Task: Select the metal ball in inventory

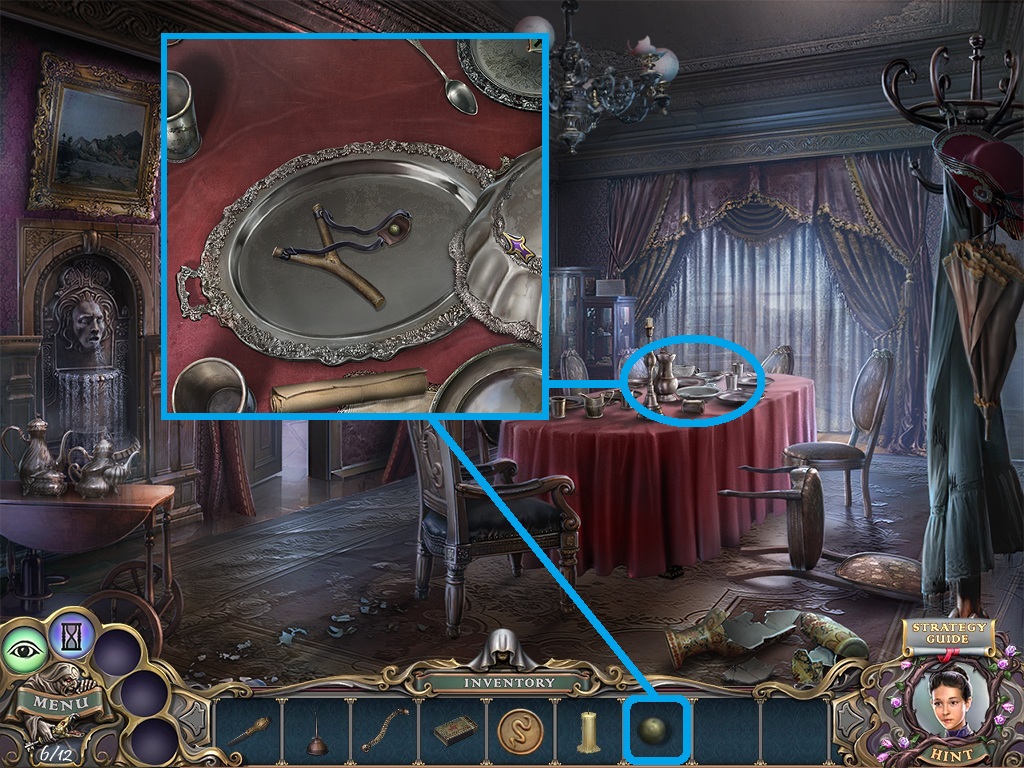Action: pos(656,731)
